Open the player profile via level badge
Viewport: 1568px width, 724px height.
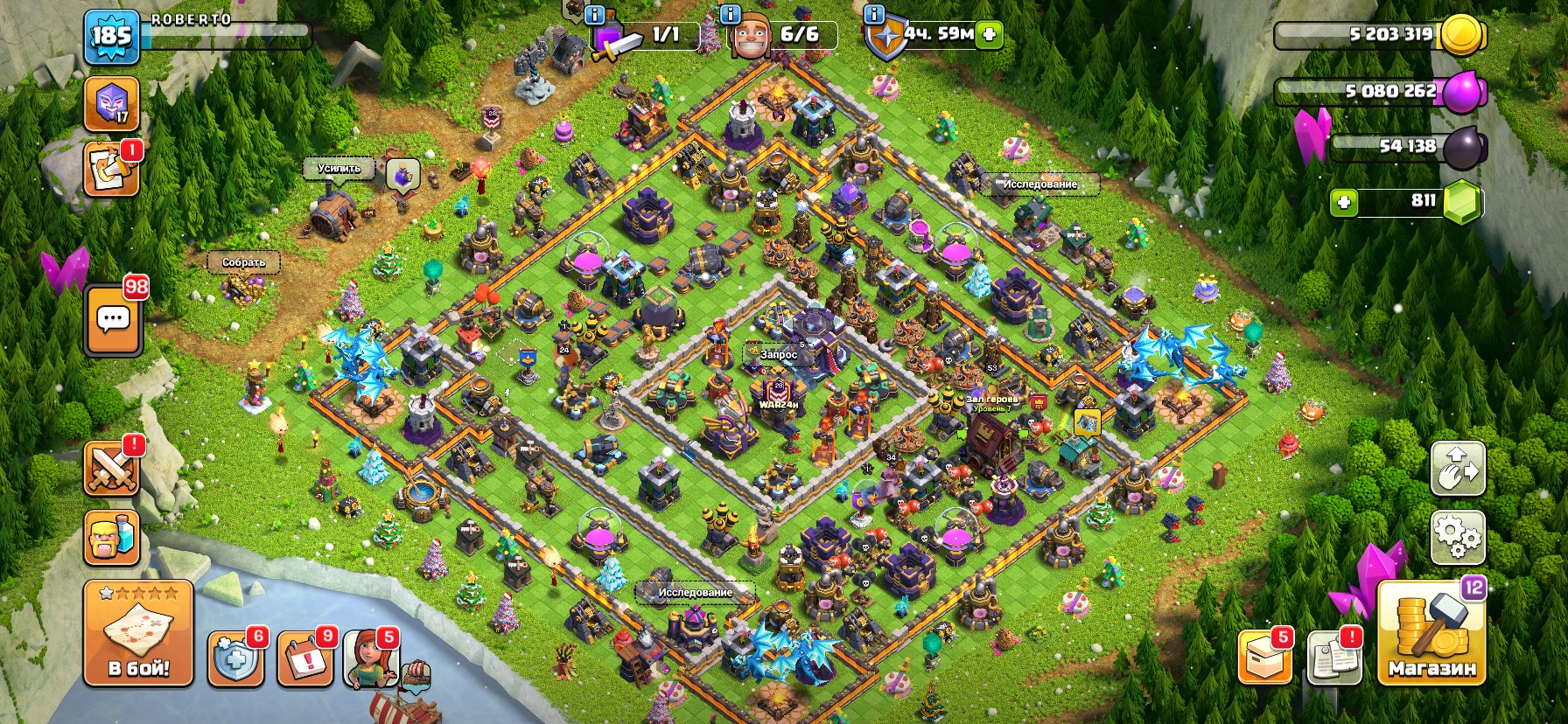click(x=113, y=37)
